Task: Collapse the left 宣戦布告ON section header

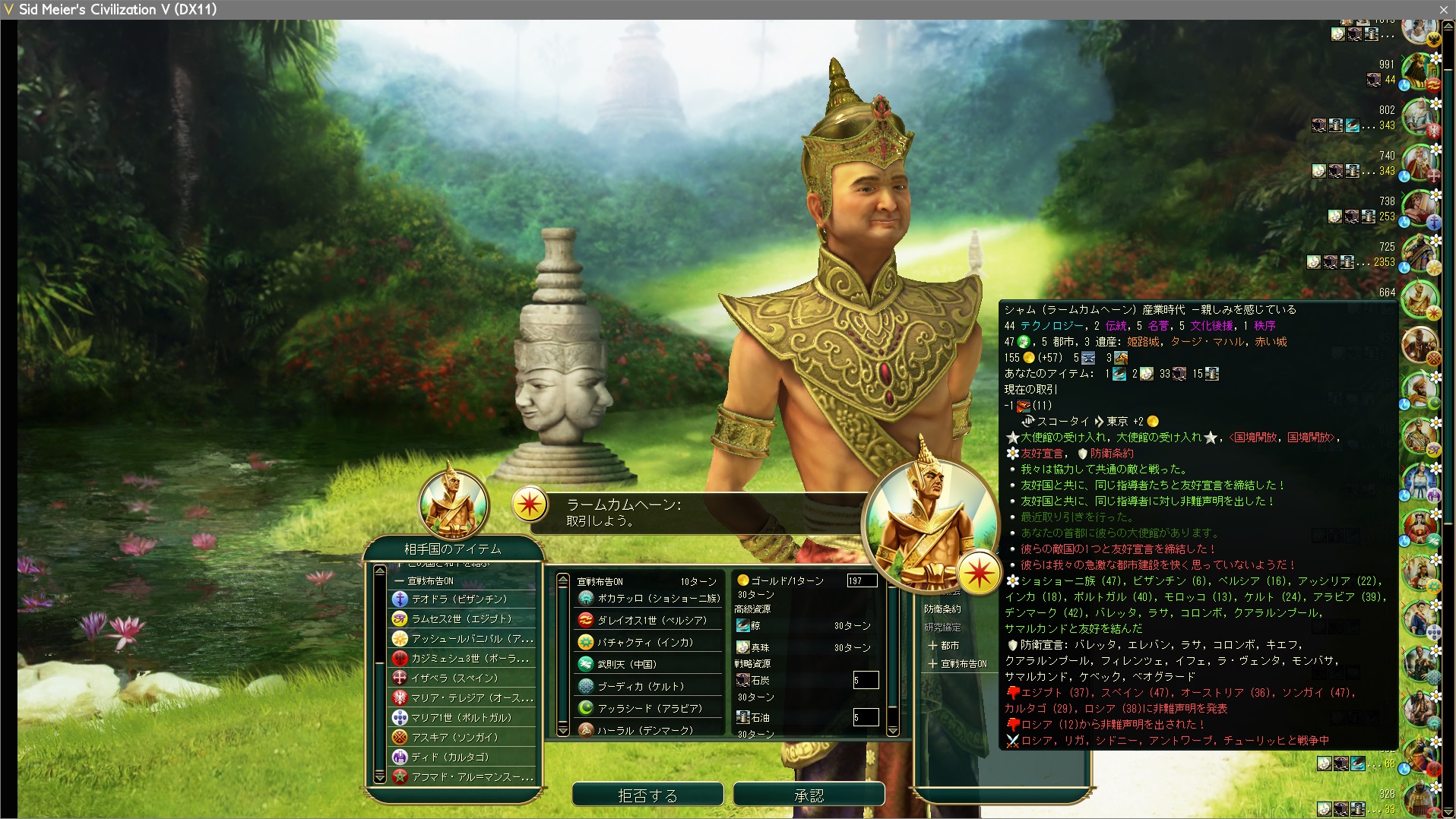Action: (429, 581)
